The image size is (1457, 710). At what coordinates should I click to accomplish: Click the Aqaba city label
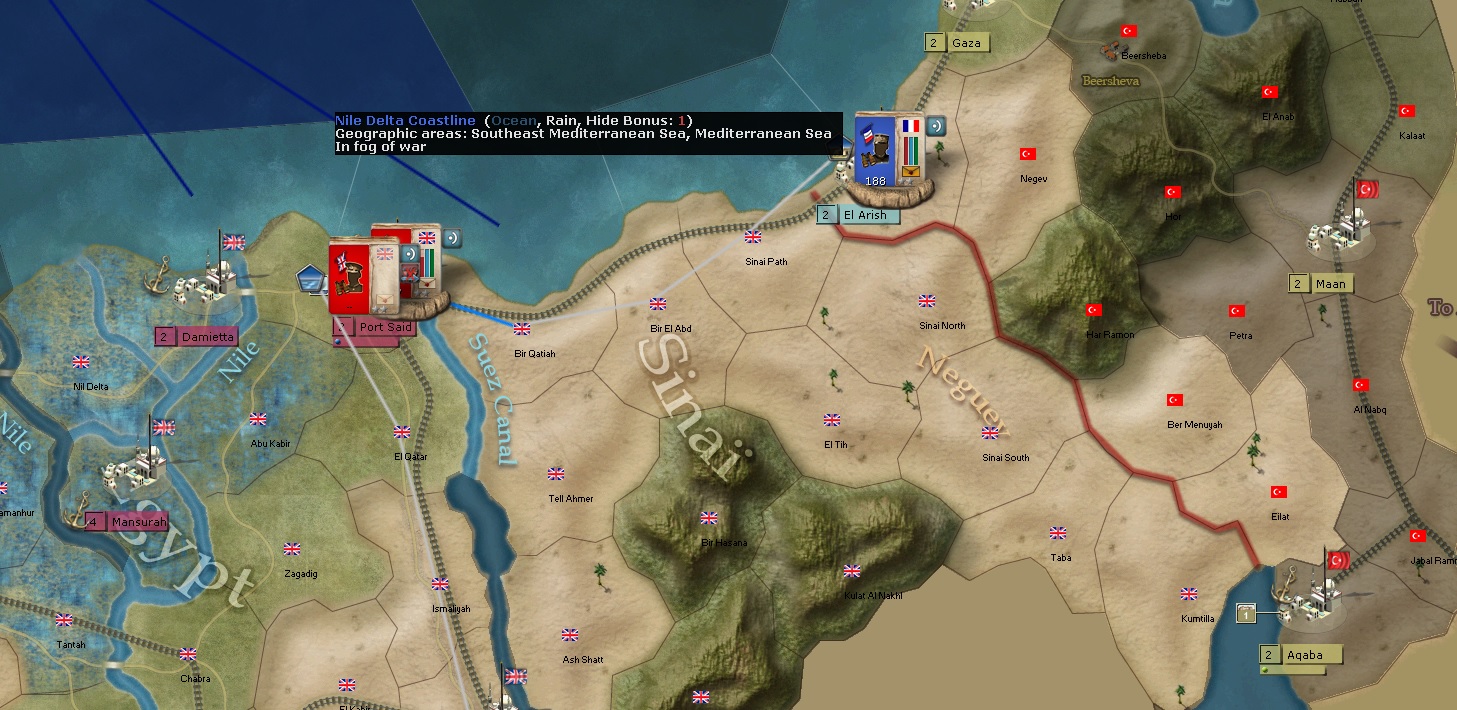[x=1304, y=655]
